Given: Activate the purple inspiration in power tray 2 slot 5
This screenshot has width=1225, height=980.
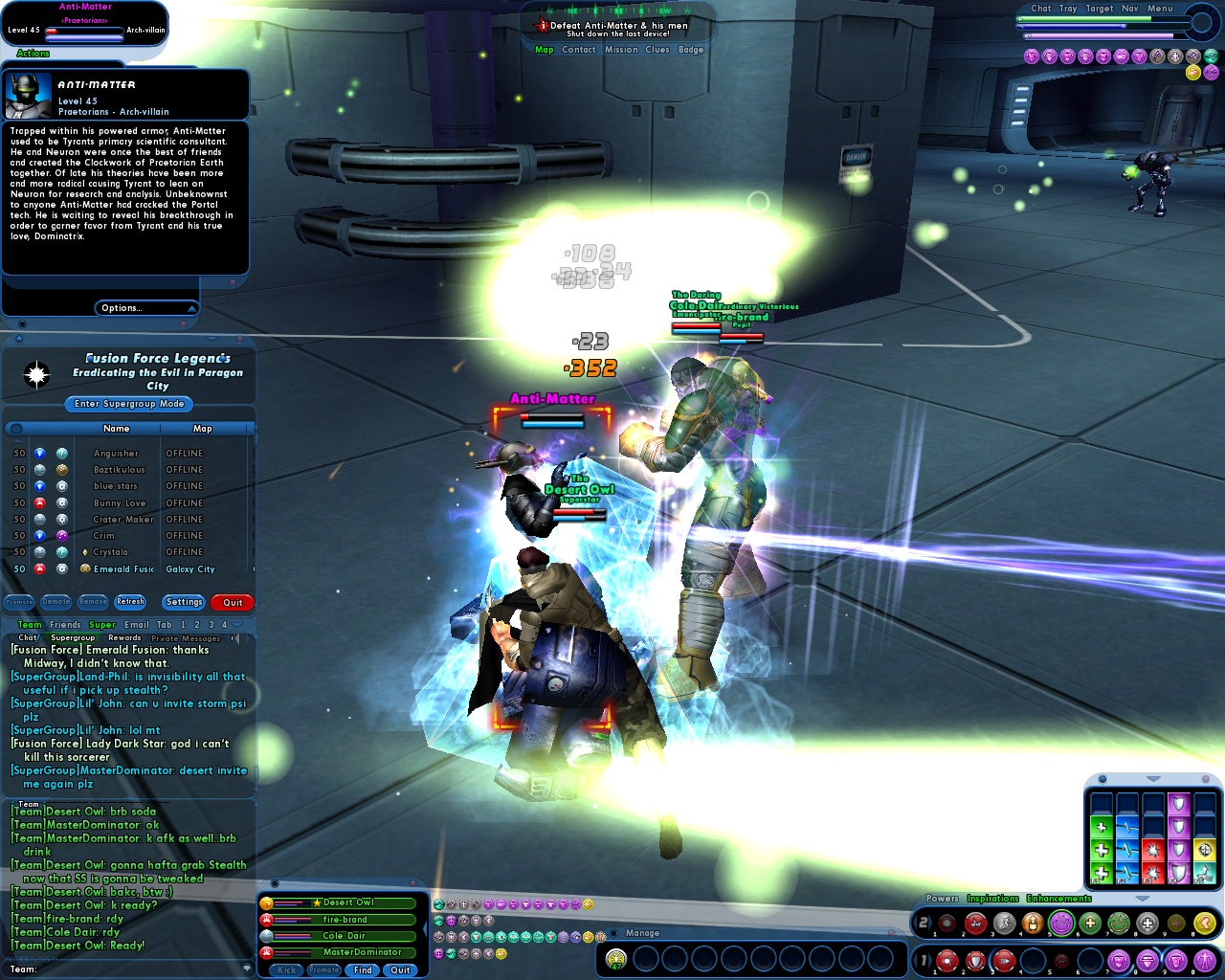Looking at the screenshot, I should (x=1061, y=923).
